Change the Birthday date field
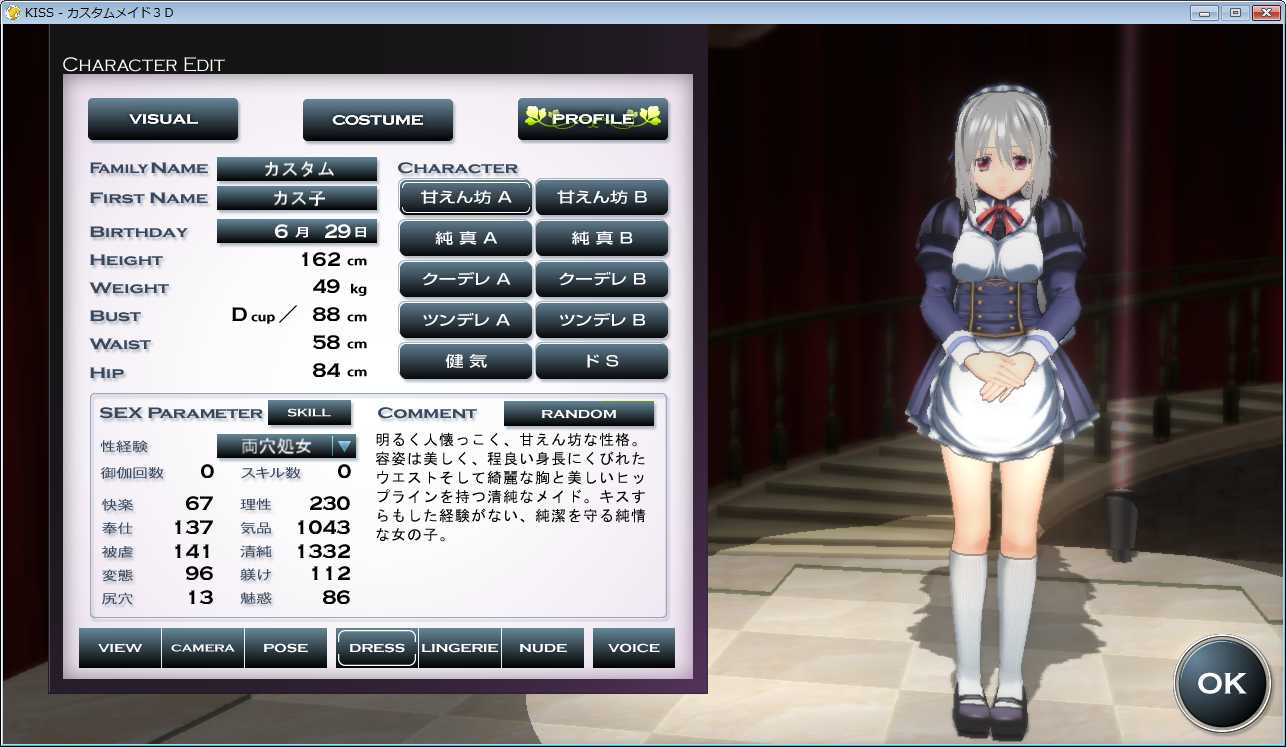The height and width of the screenshot is (747, 1286). pos(297,231)
